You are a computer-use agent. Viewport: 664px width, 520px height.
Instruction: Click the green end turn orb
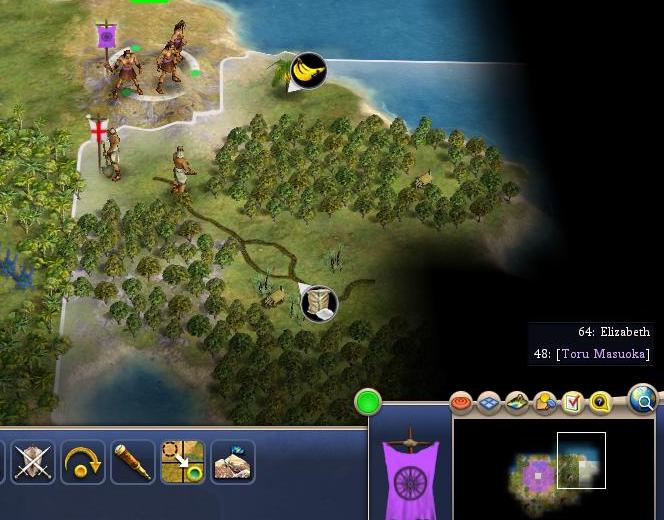click(x=368, y=403)
